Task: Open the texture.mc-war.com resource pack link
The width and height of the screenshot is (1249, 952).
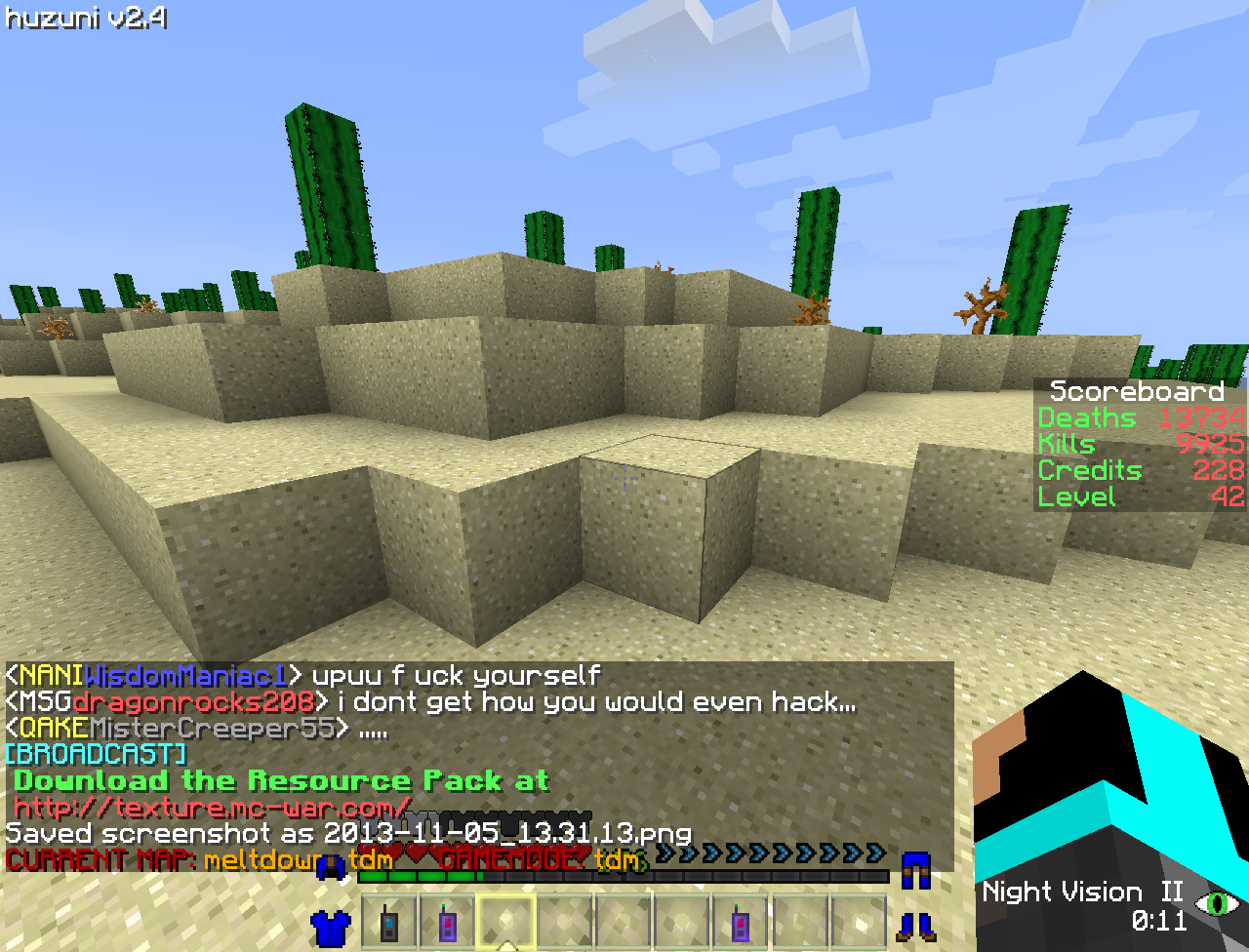Action: (x=213, y=808)
